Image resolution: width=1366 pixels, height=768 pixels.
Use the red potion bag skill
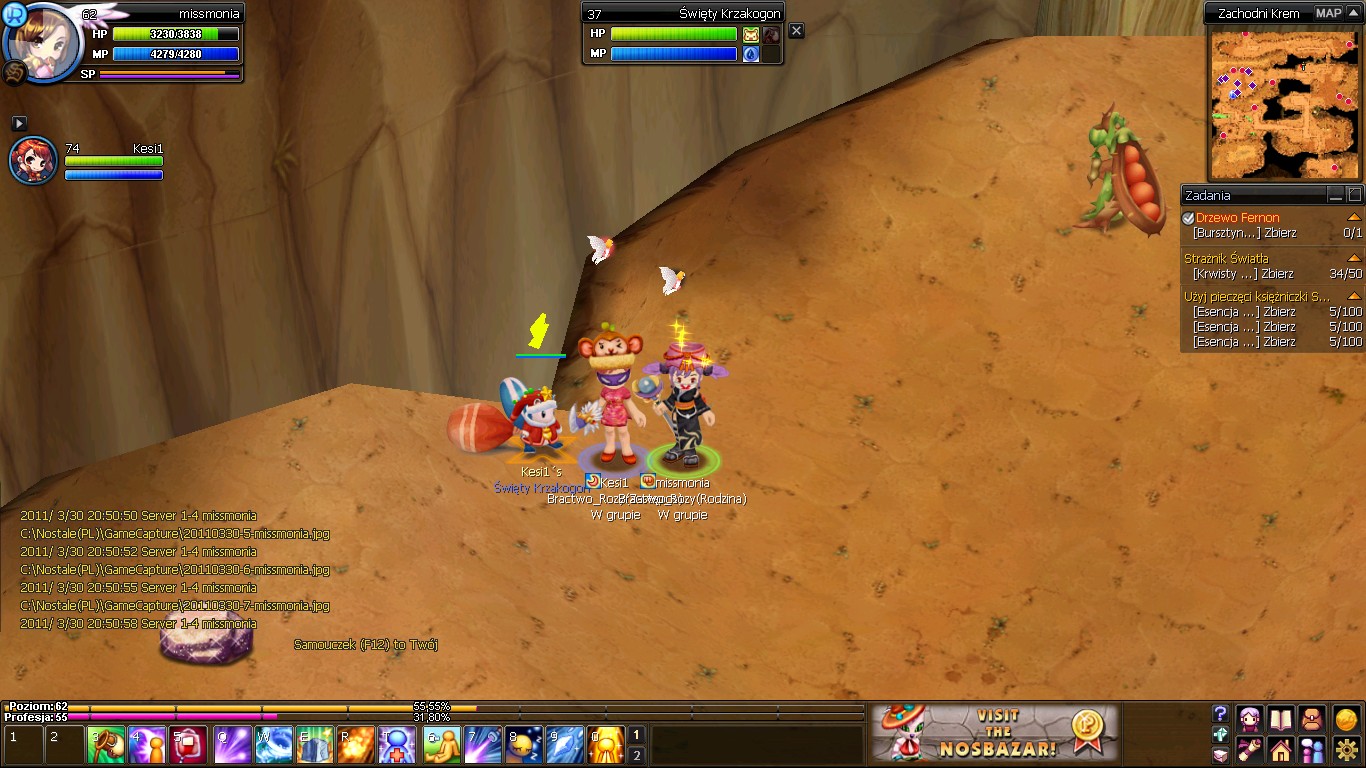(188, 745)
